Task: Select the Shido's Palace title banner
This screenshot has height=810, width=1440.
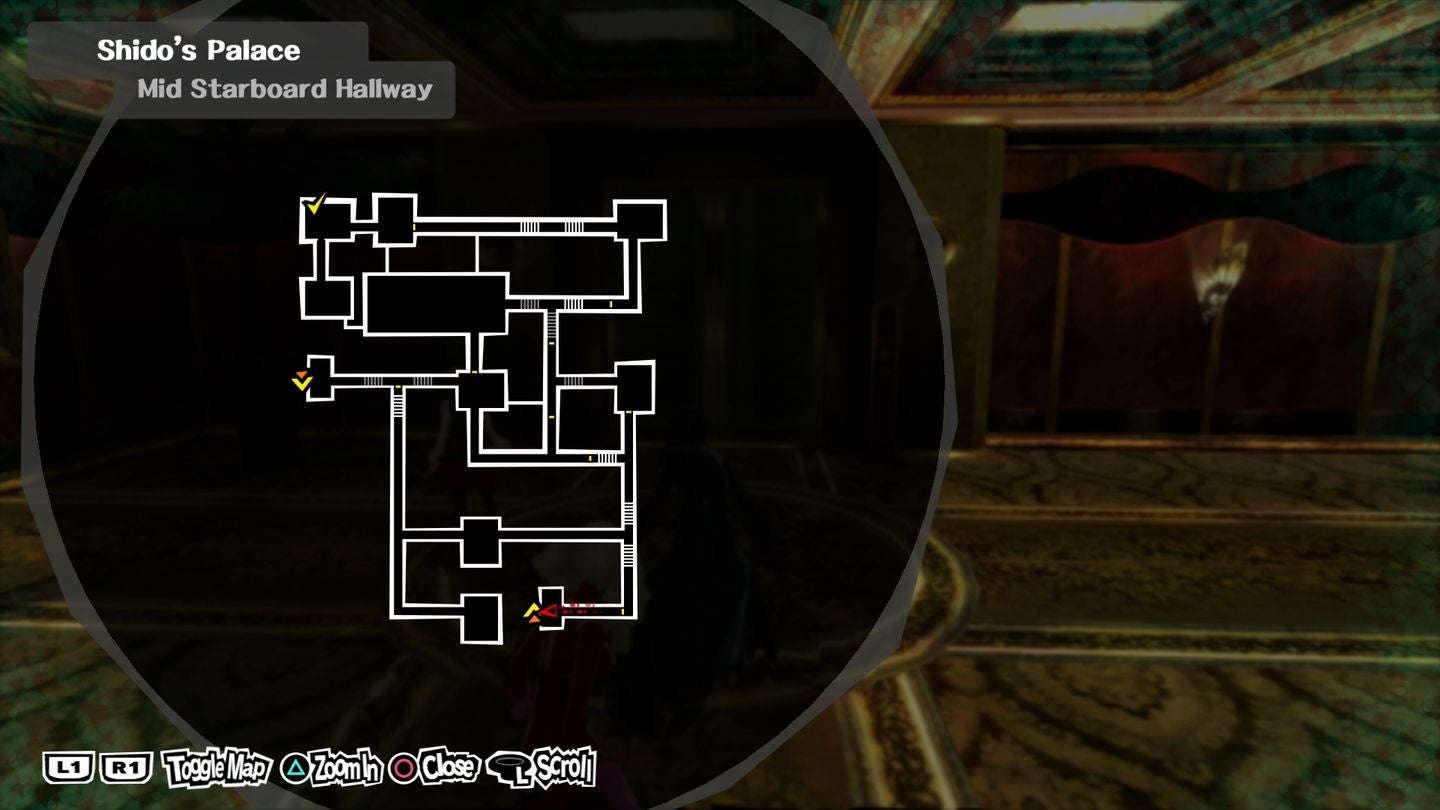Action: click(x=195, y=49)
